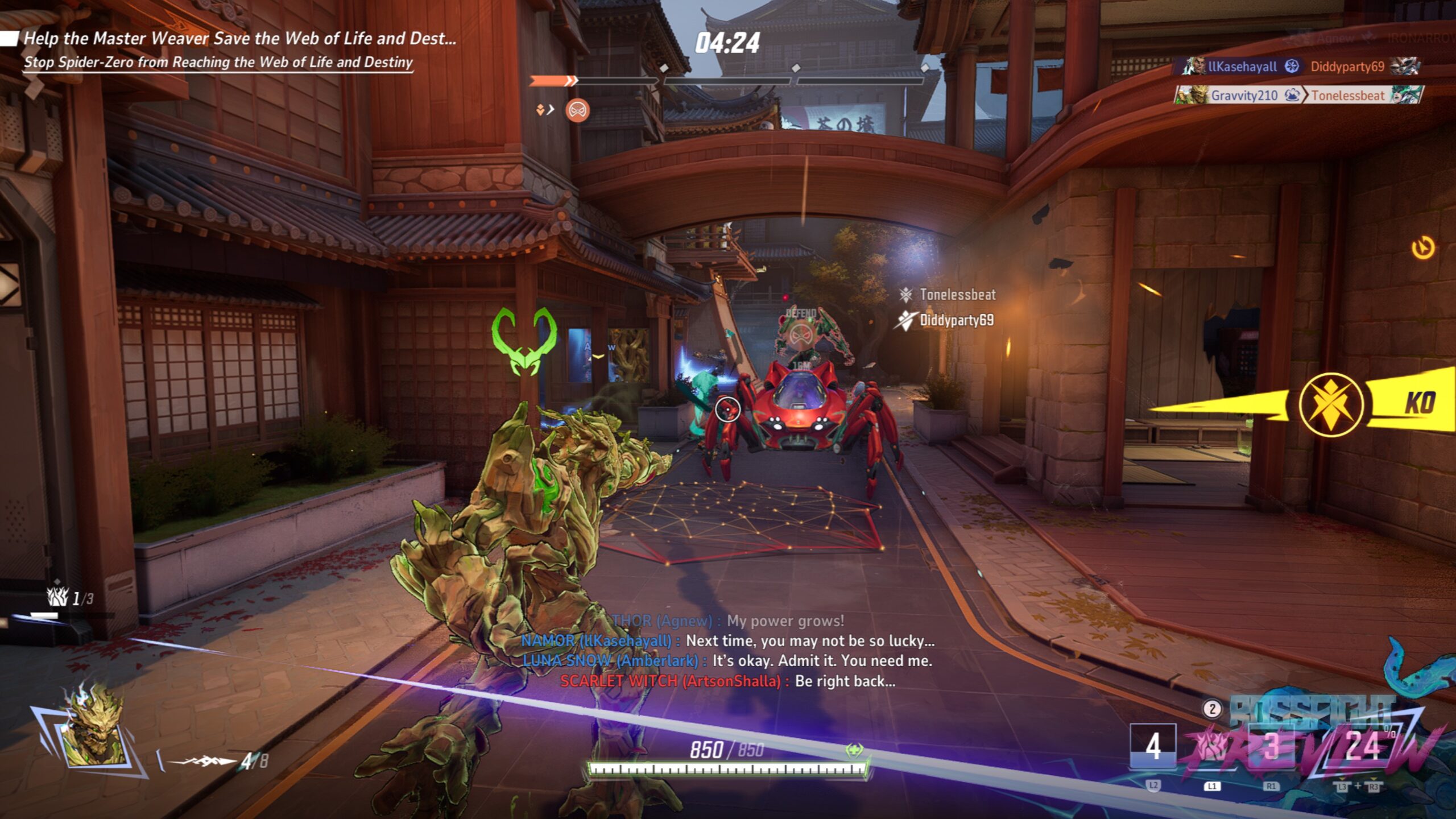Click the orange circular clock icon
Screen dimensions: 1456x819
[x=1423, y=249]
